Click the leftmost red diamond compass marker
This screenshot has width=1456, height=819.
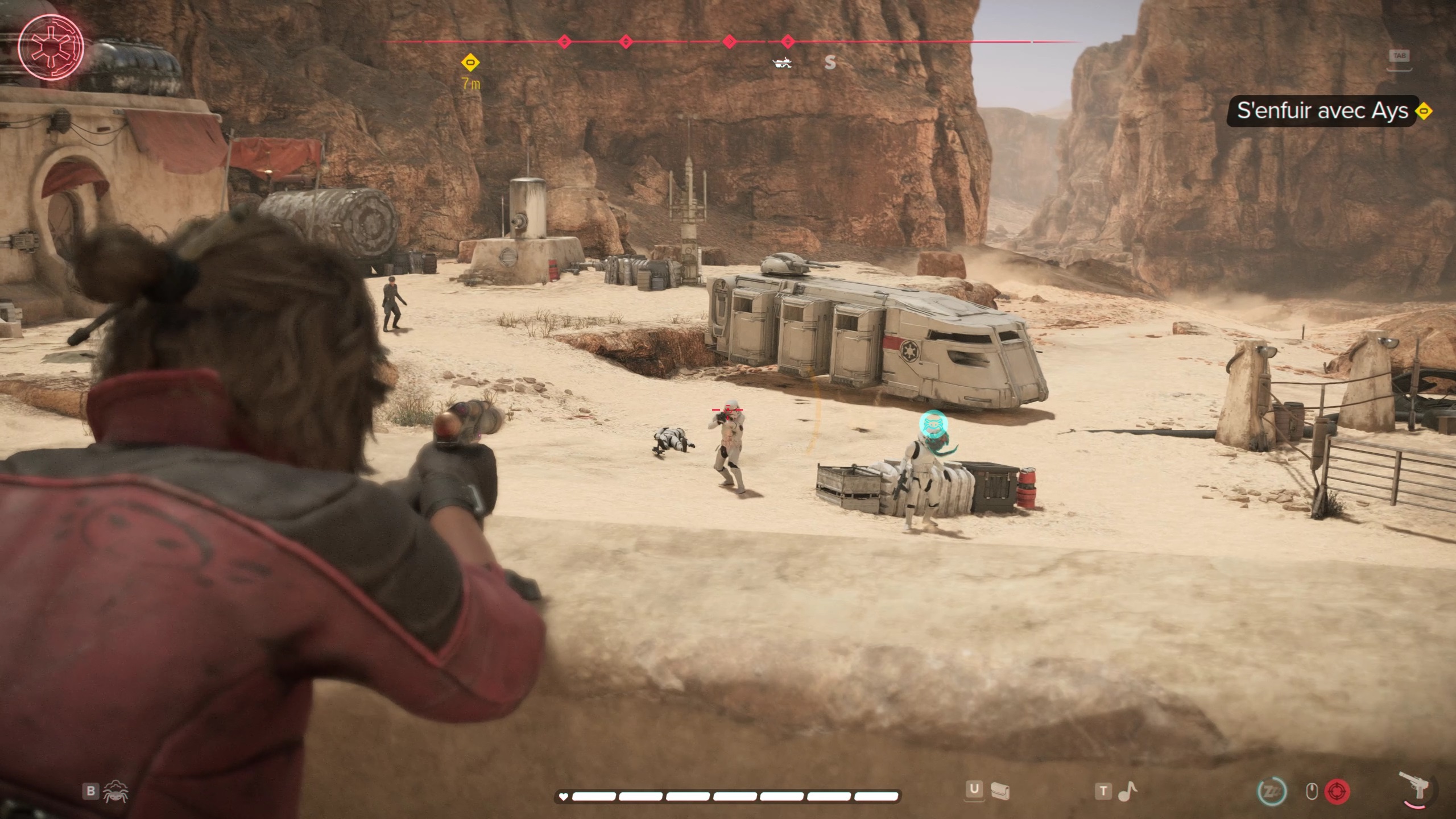tap(564, 41)
